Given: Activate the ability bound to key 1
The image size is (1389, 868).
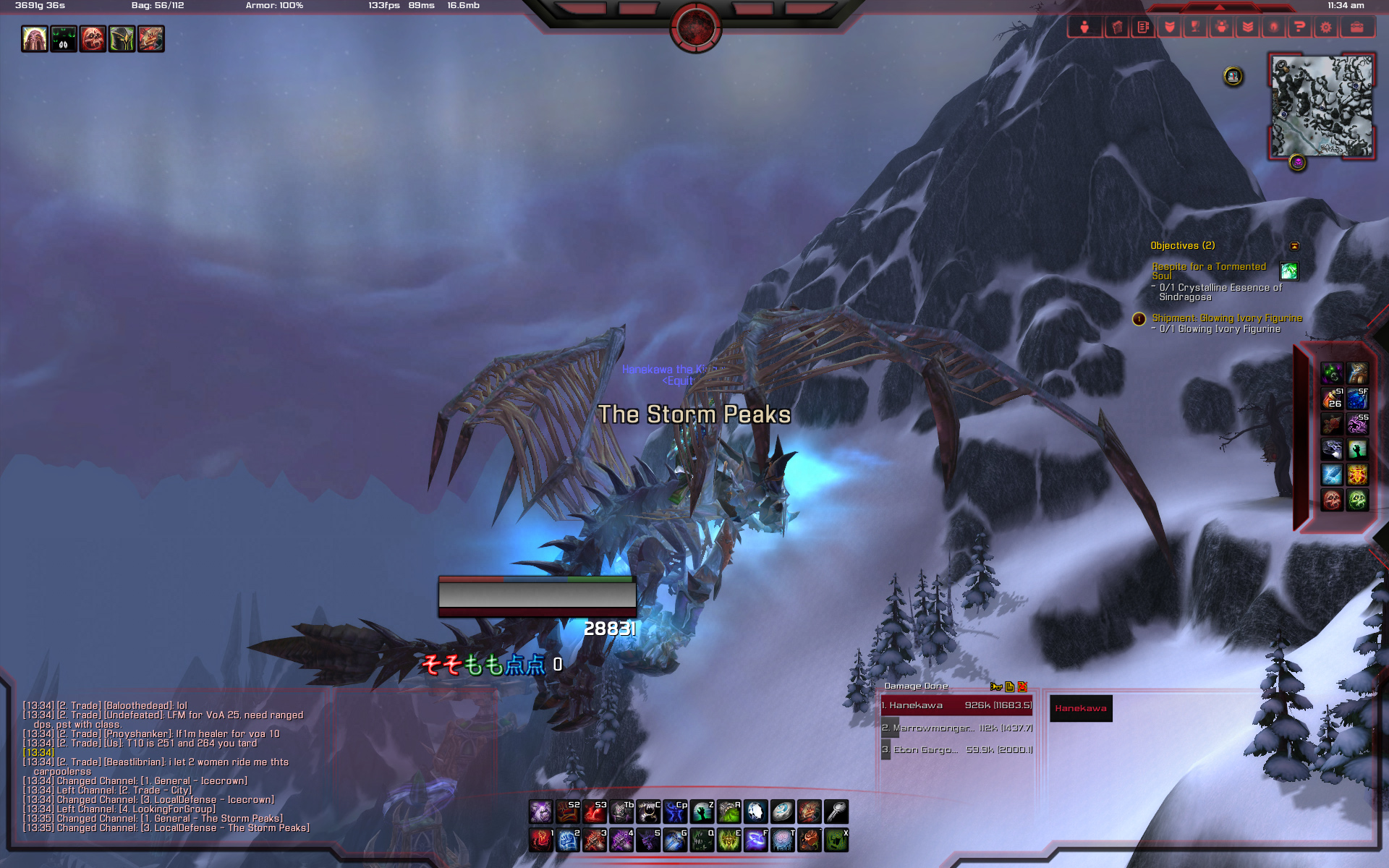Looking at the screenshot, I should 541,840.
